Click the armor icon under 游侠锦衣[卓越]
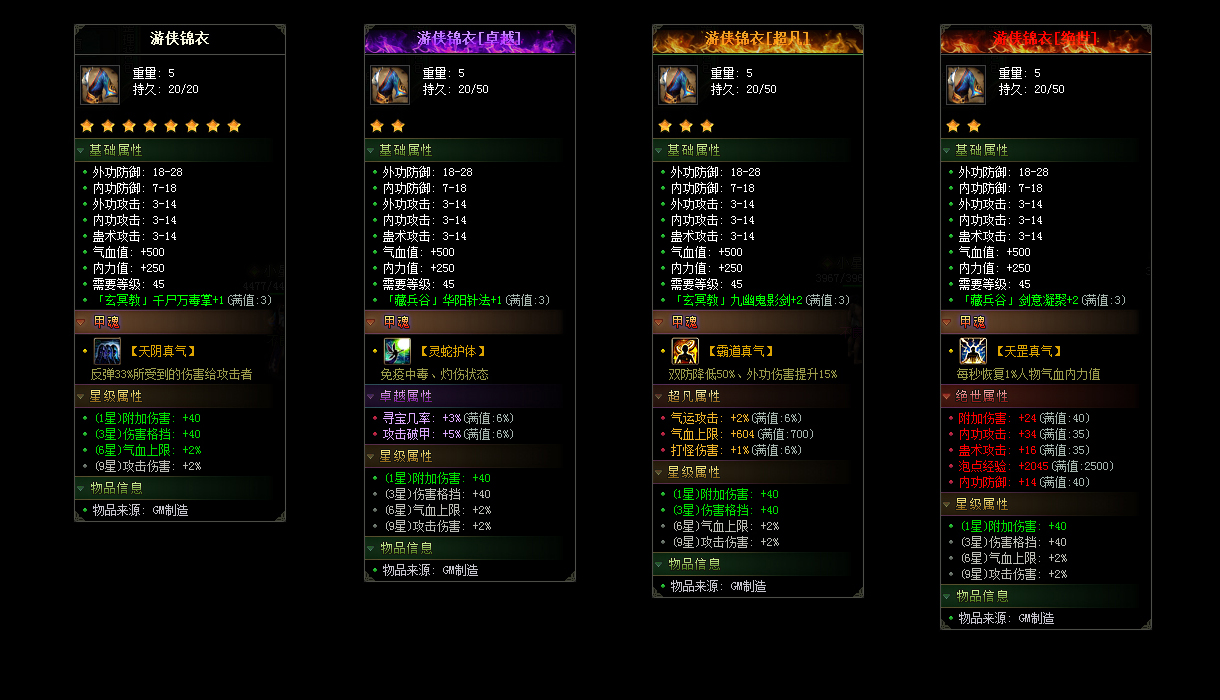This screenshot has height=700, width=1220. 390,85
